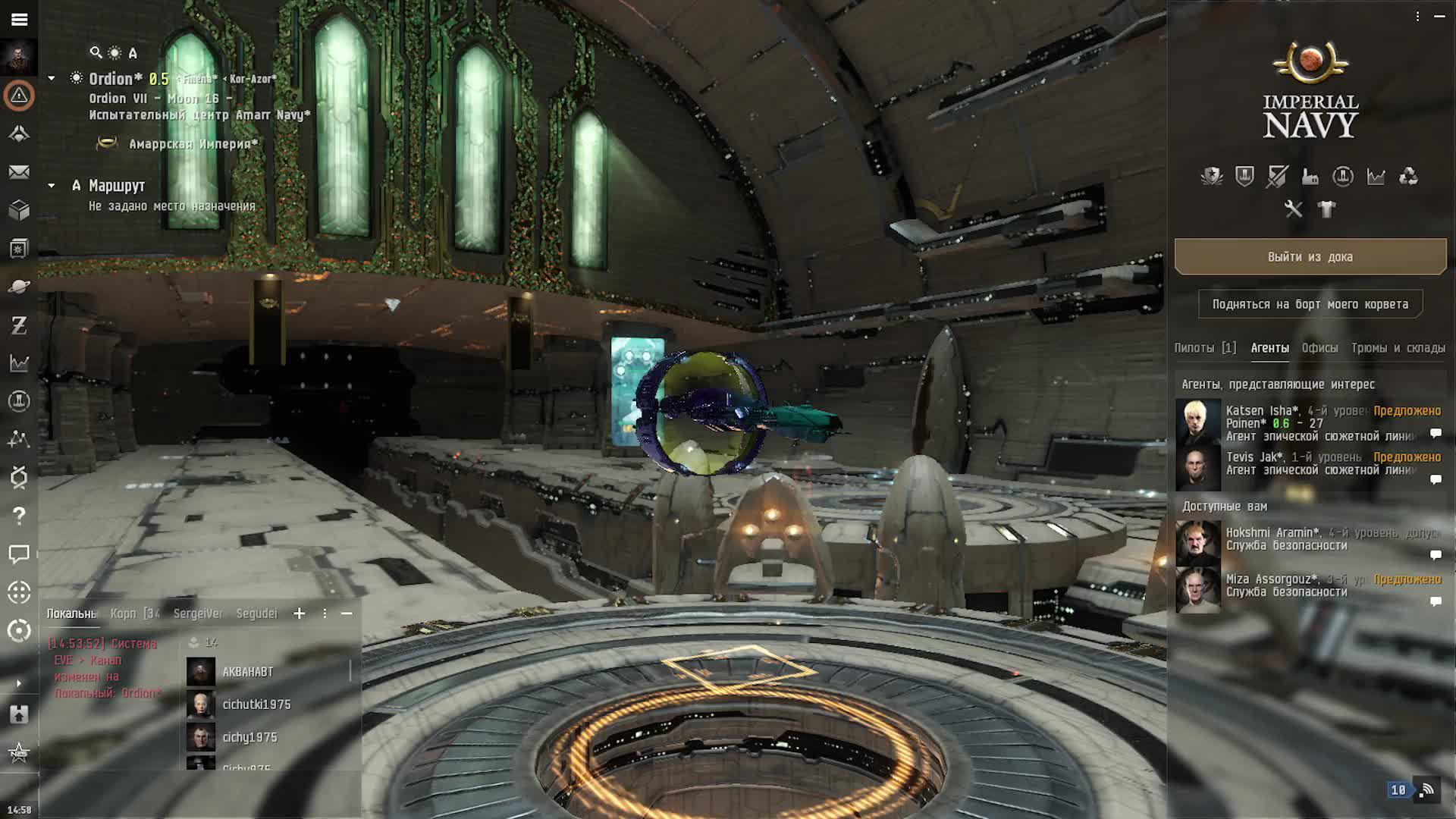Open the help question mark icon
The width and height of the screenshot is (1456, 819).
(x=19, y=516)
